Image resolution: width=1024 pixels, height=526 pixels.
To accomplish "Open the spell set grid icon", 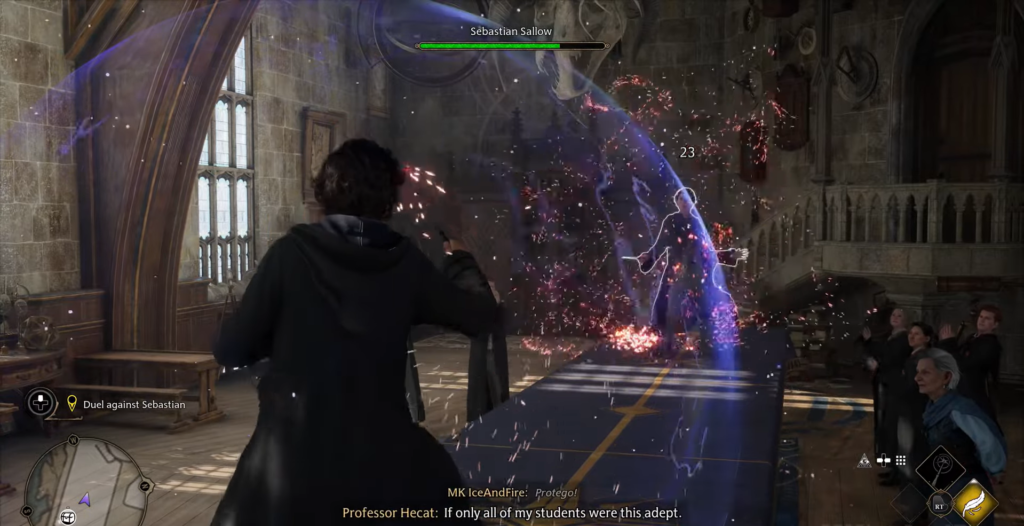I will [900, 460].
